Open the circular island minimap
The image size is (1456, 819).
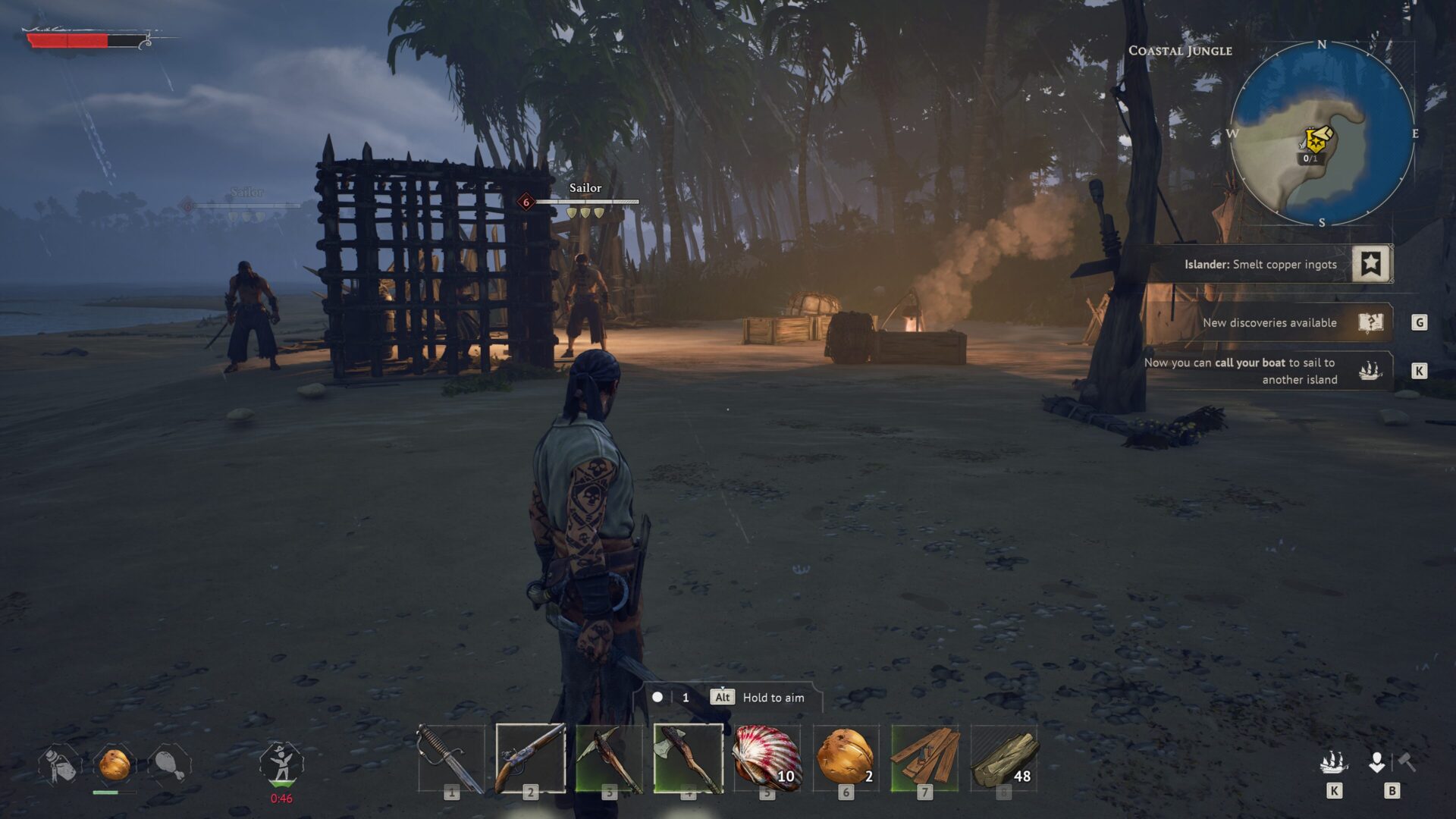tap(1322, 134)
